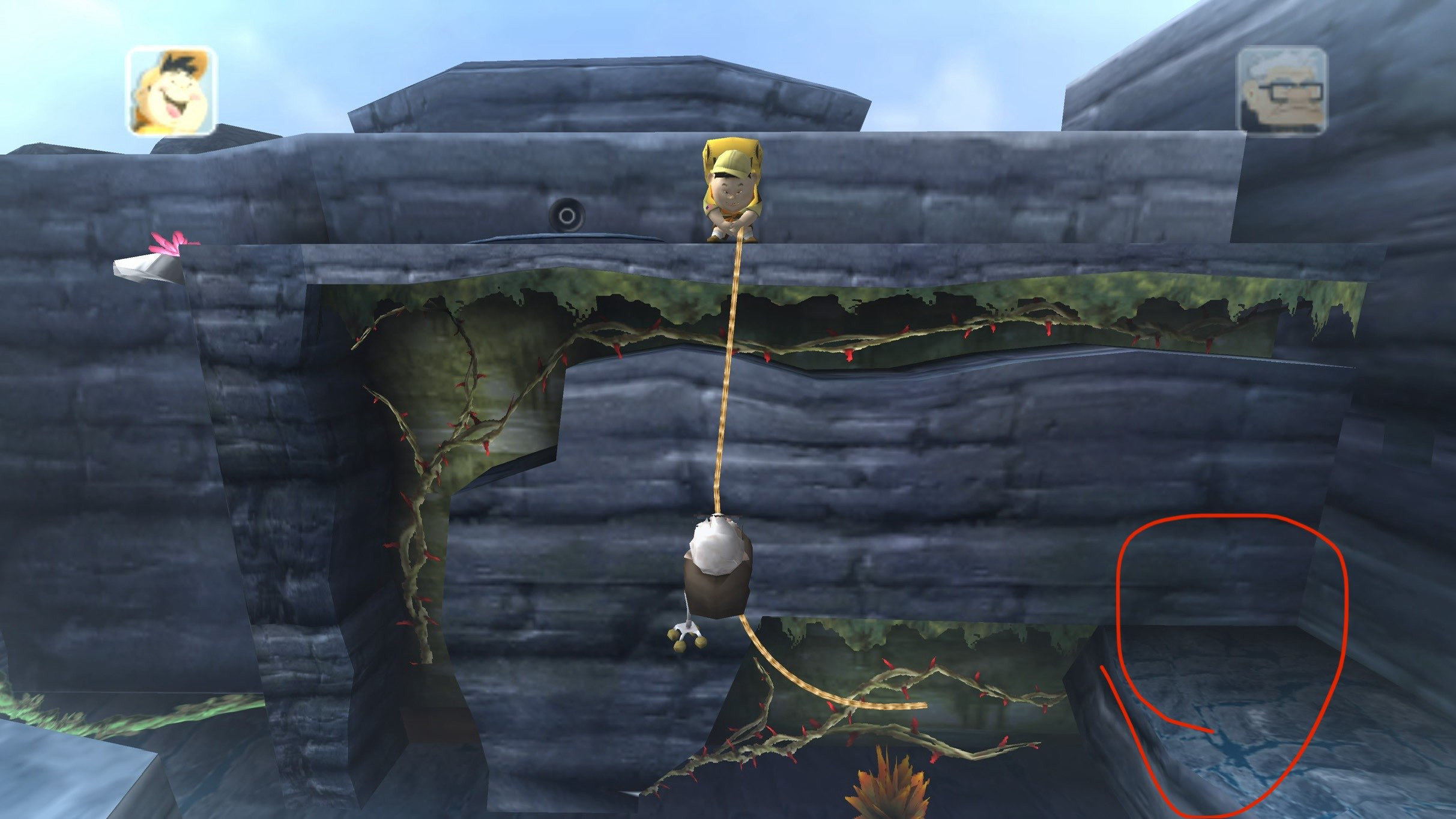Select Carl's greyed-out character portrait
1456x819 pixels.
click(1282, 90)
